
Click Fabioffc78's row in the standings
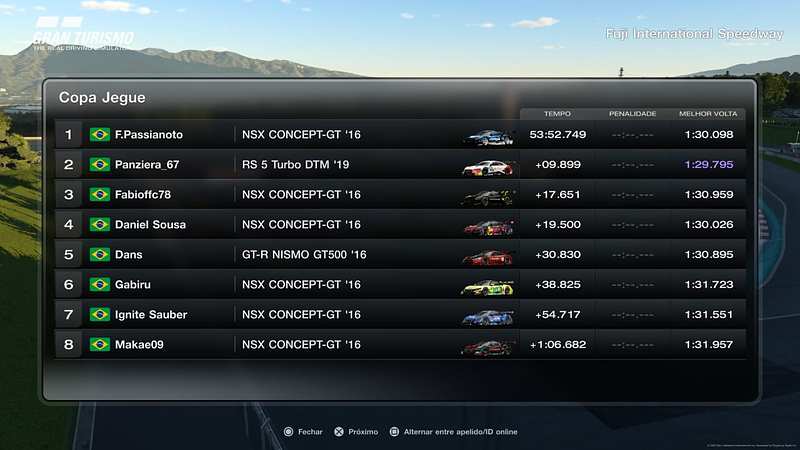[x=400, y=194]
